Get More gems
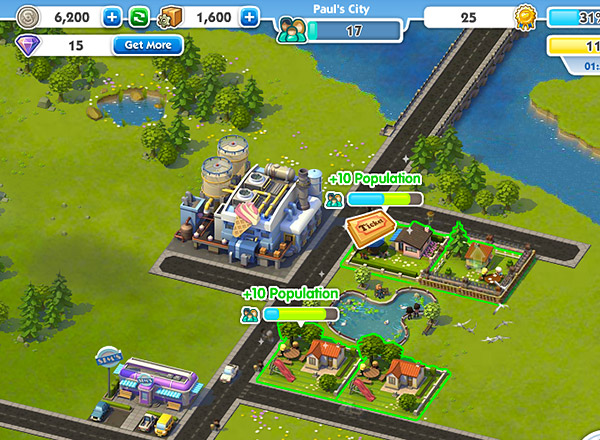This screenshot has height=440, width=600. pos(147,45)
